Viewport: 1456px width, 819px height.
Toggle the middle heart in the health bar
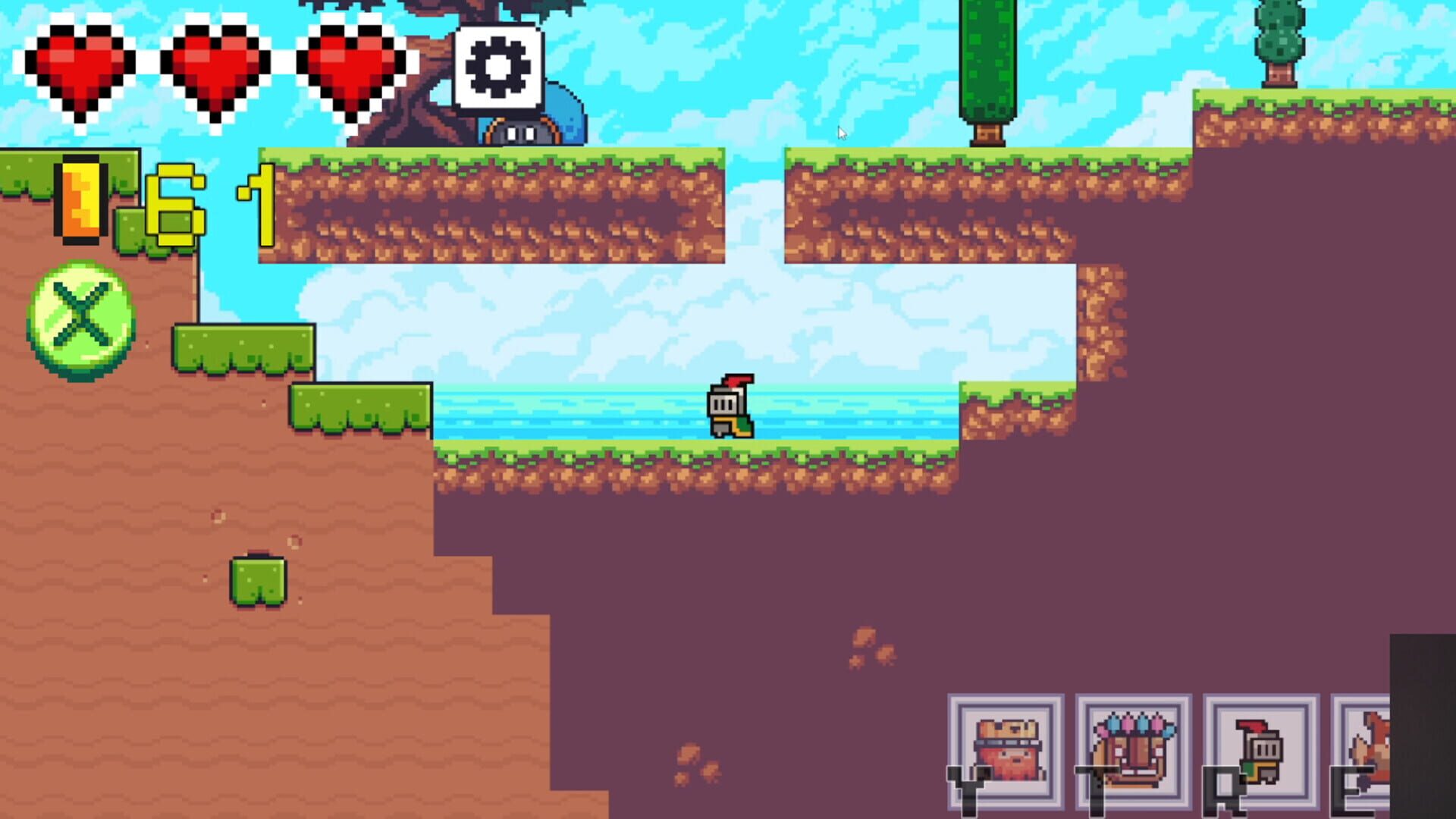point(216,67)
